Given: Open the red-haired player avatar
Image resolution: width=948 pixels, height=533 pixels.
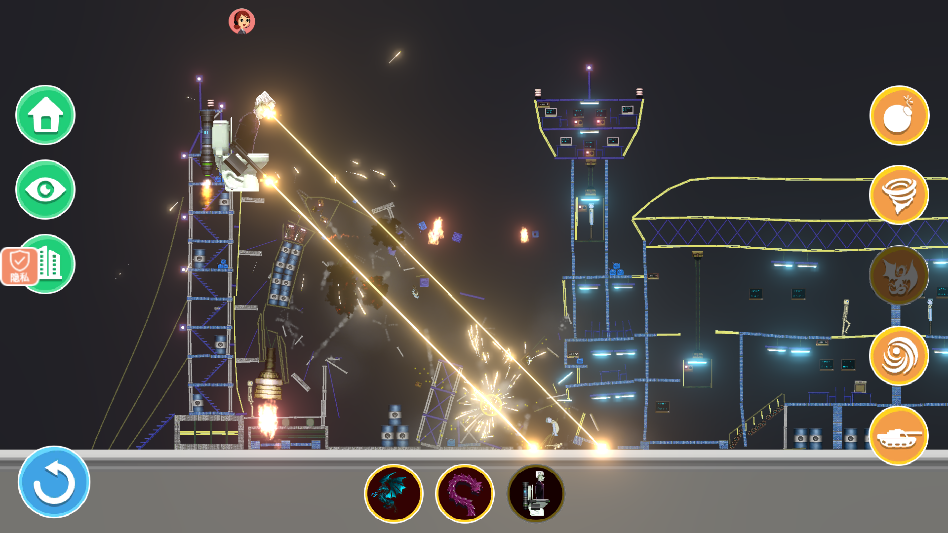Looking at the screenshot, I should [242, 21].
